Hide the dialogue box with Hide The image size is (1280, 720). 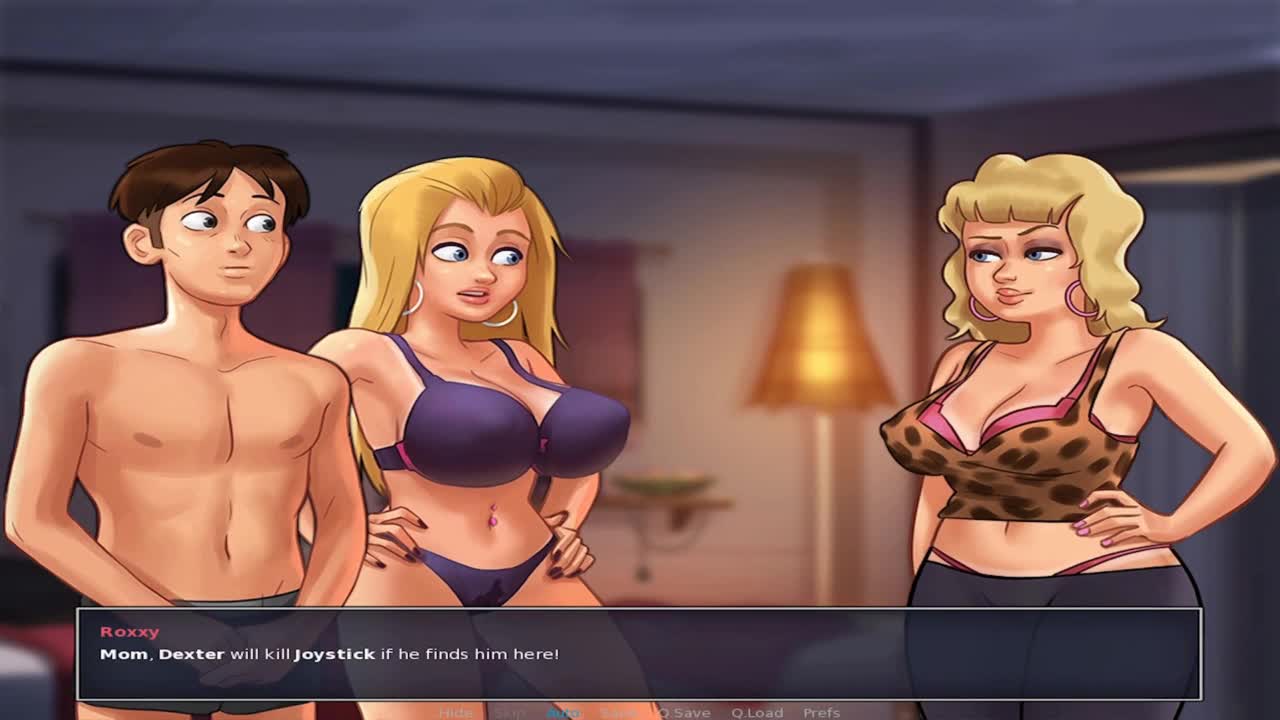pyautogui.click(x=456, y=712)
